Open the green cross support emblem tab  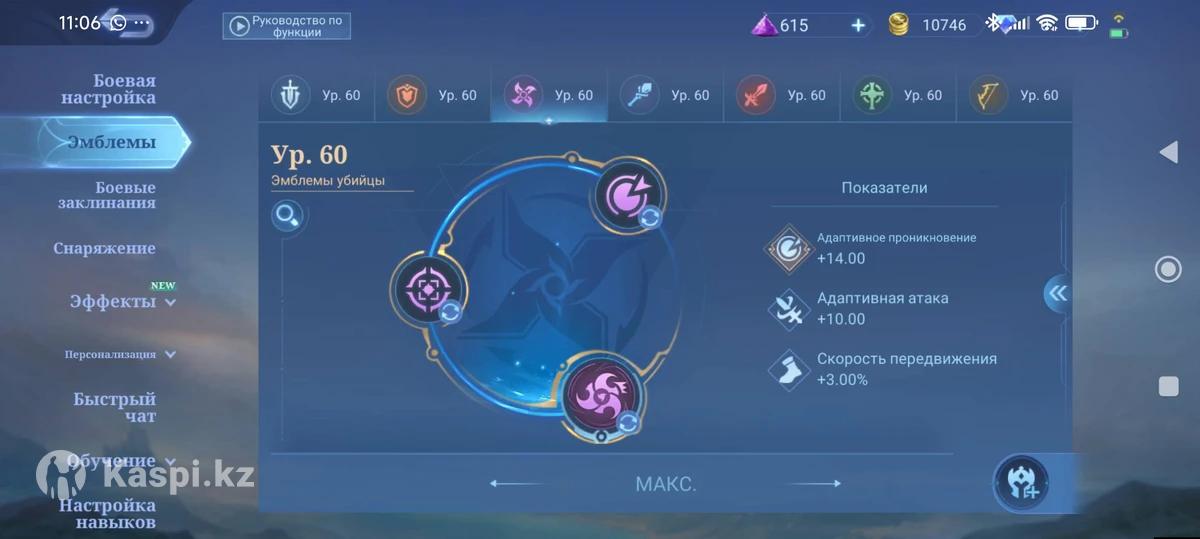(897, 96)
